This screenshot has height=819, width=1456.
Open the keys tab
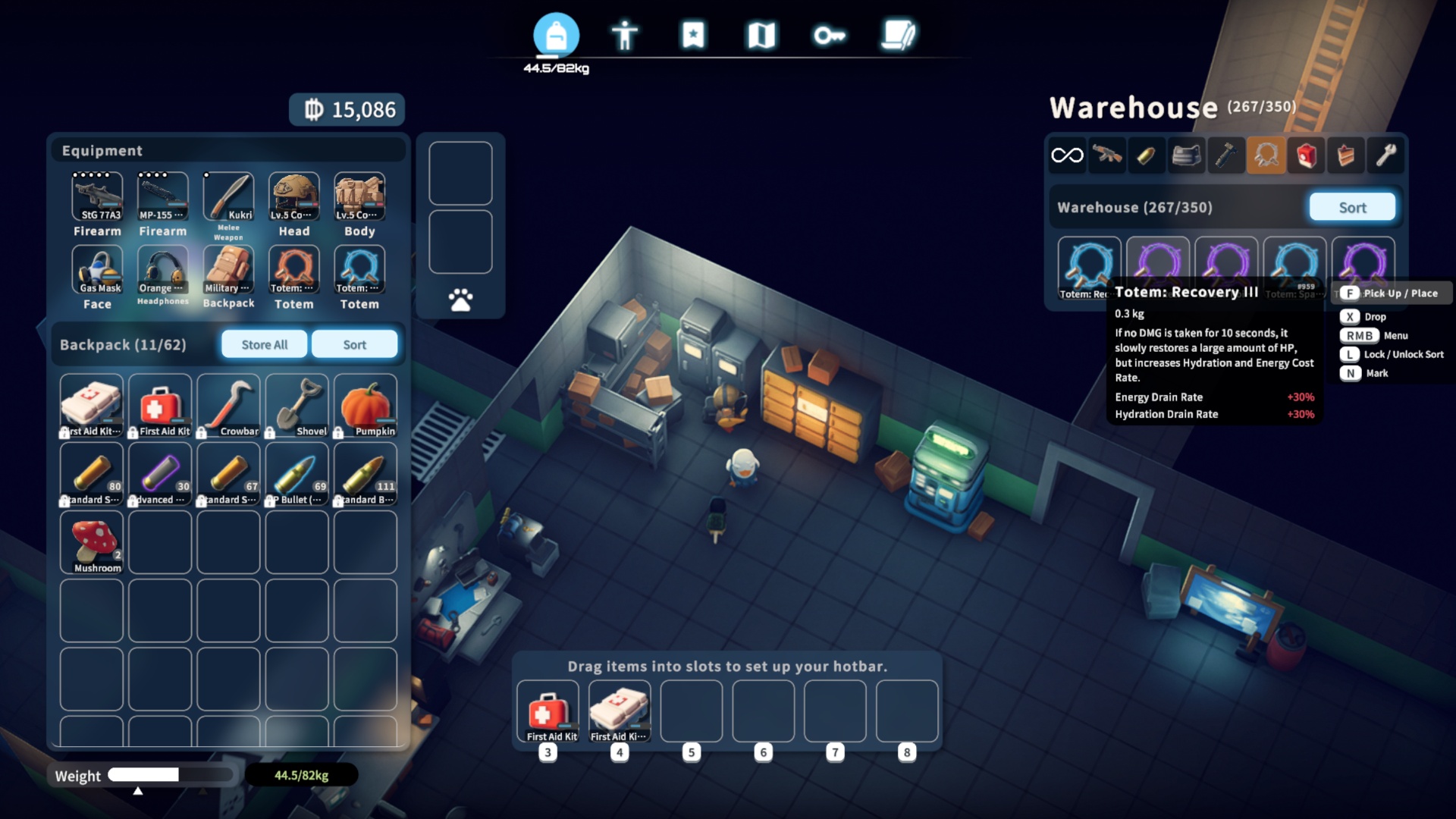(830, 35)
